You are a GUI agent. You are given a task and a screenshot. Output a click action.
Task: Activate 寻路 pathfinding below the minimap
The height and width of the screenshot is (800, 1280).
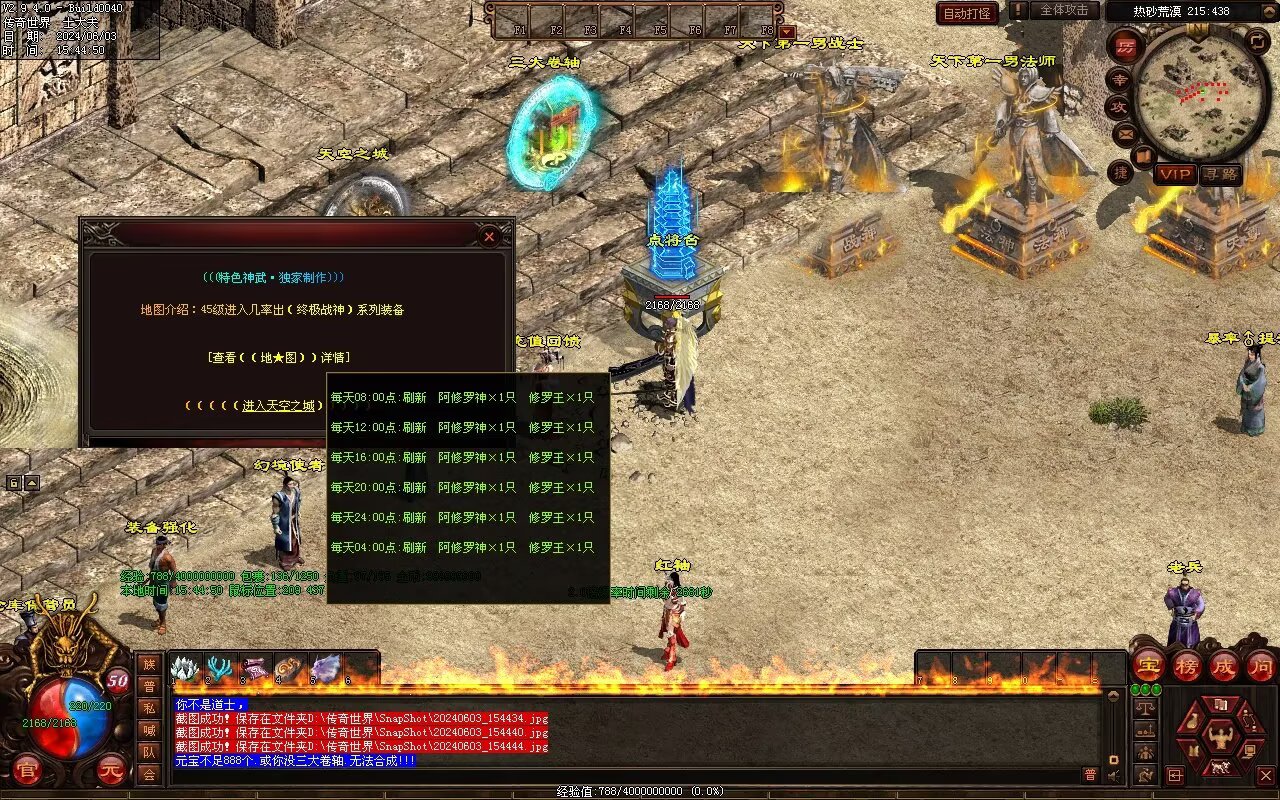1220,174
